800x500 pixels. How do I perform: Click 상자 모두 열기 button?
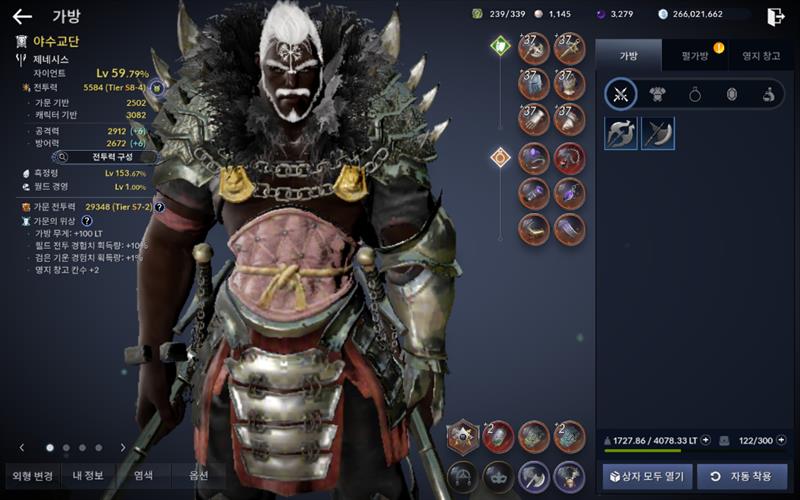(x=645, y=477)
